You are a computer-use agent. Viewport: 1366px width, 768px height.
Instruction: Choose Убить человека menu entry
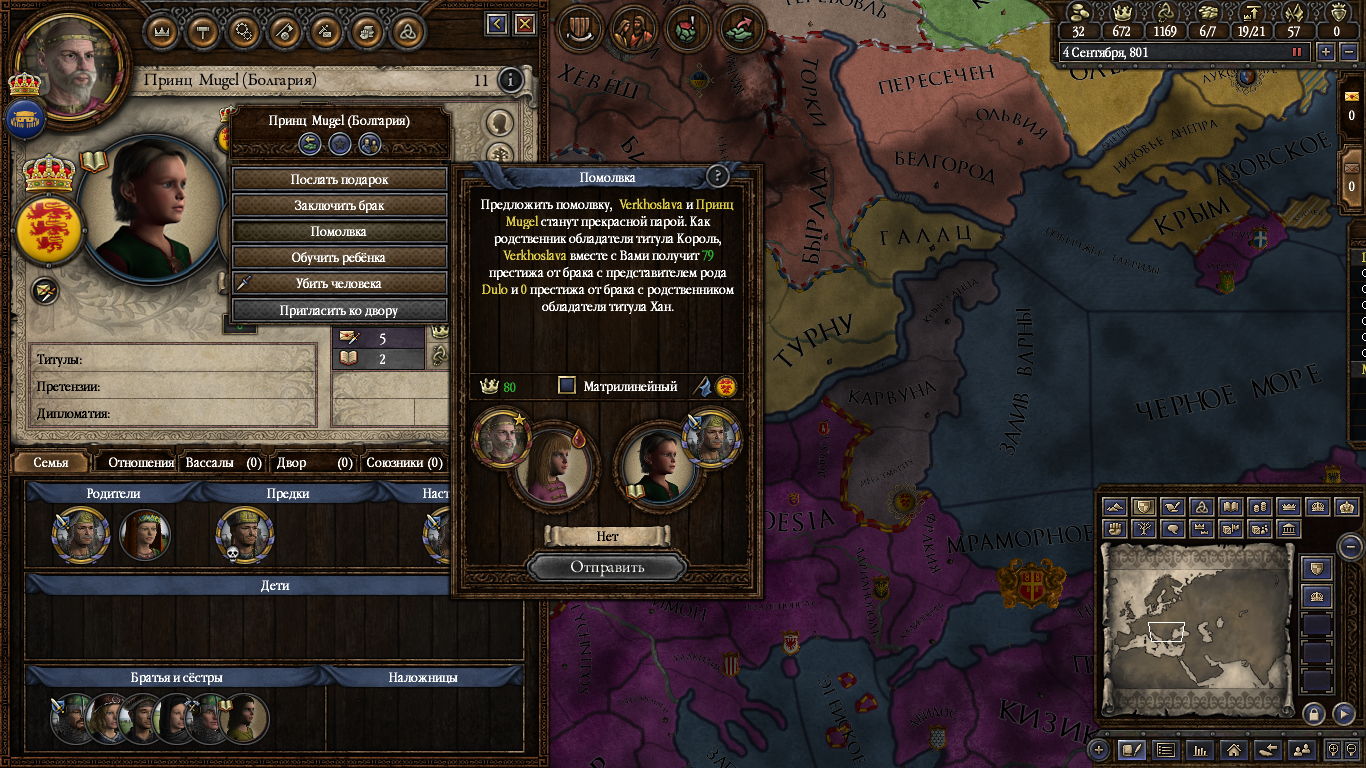click(x=339, y=283)
